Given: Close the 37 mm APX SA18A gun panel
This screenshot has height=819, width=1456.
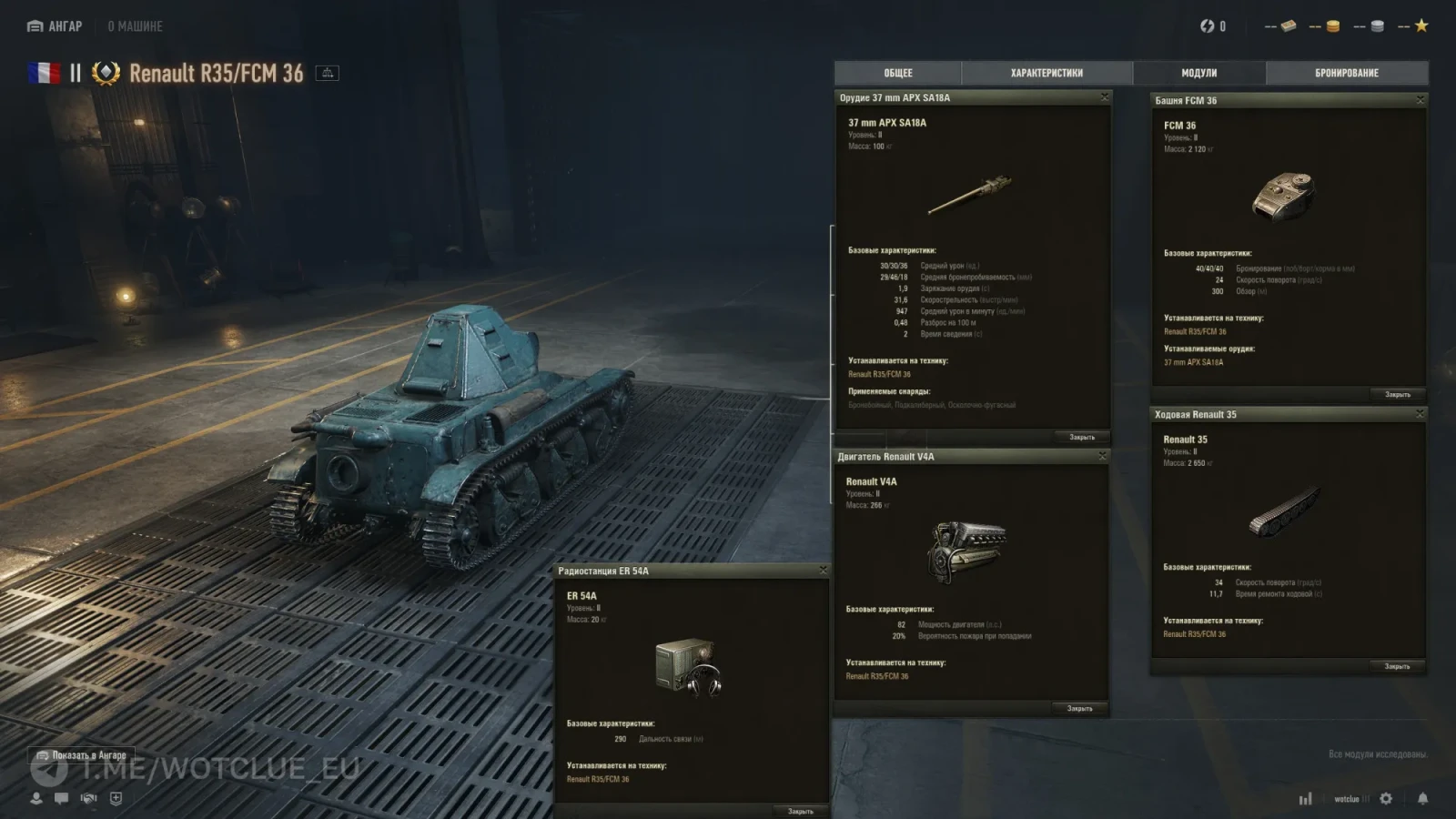Looking at the screenshot, I should pos(1105,97).
